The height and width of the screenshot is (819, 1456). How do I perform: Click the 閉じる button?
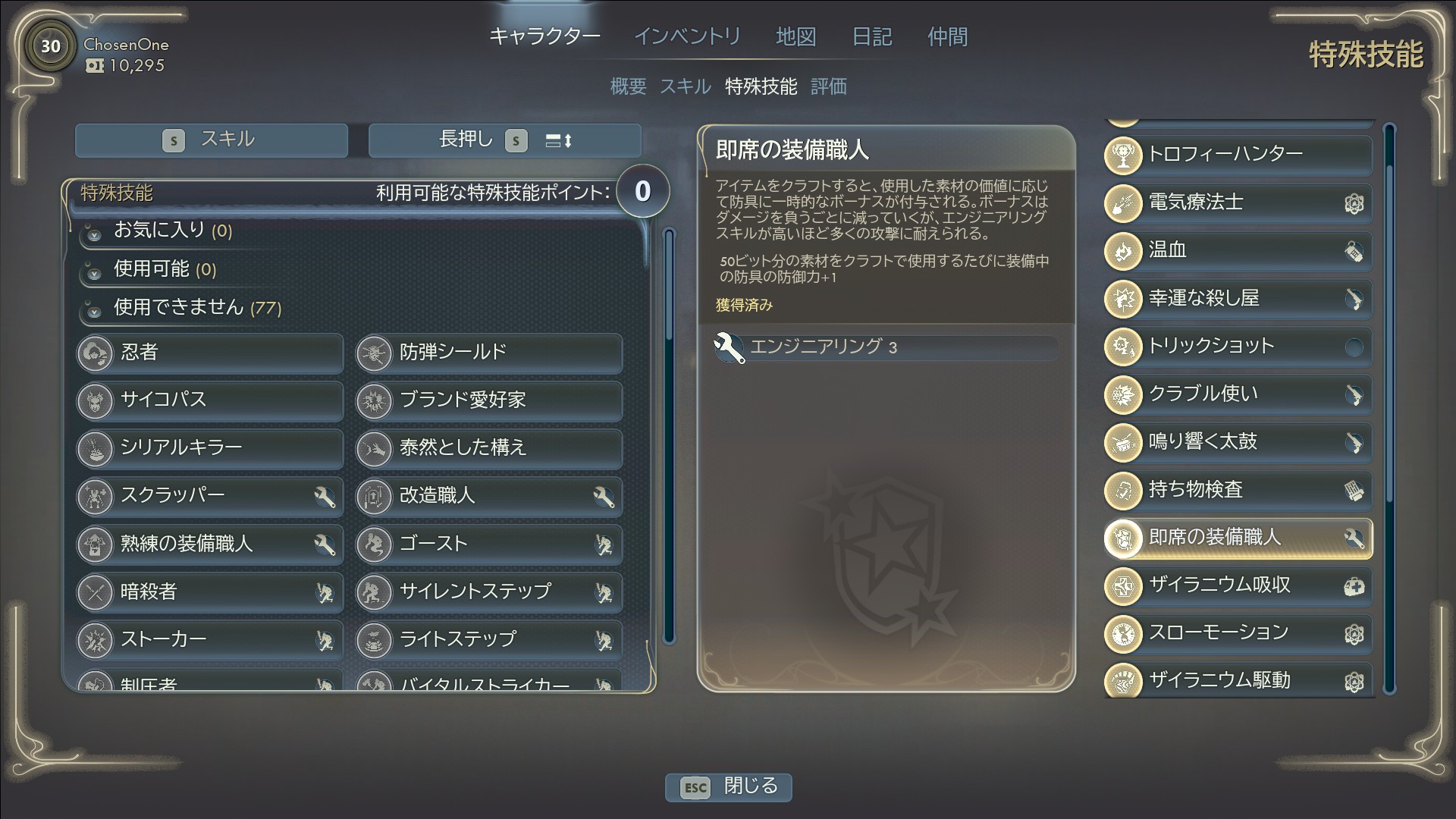729,786
